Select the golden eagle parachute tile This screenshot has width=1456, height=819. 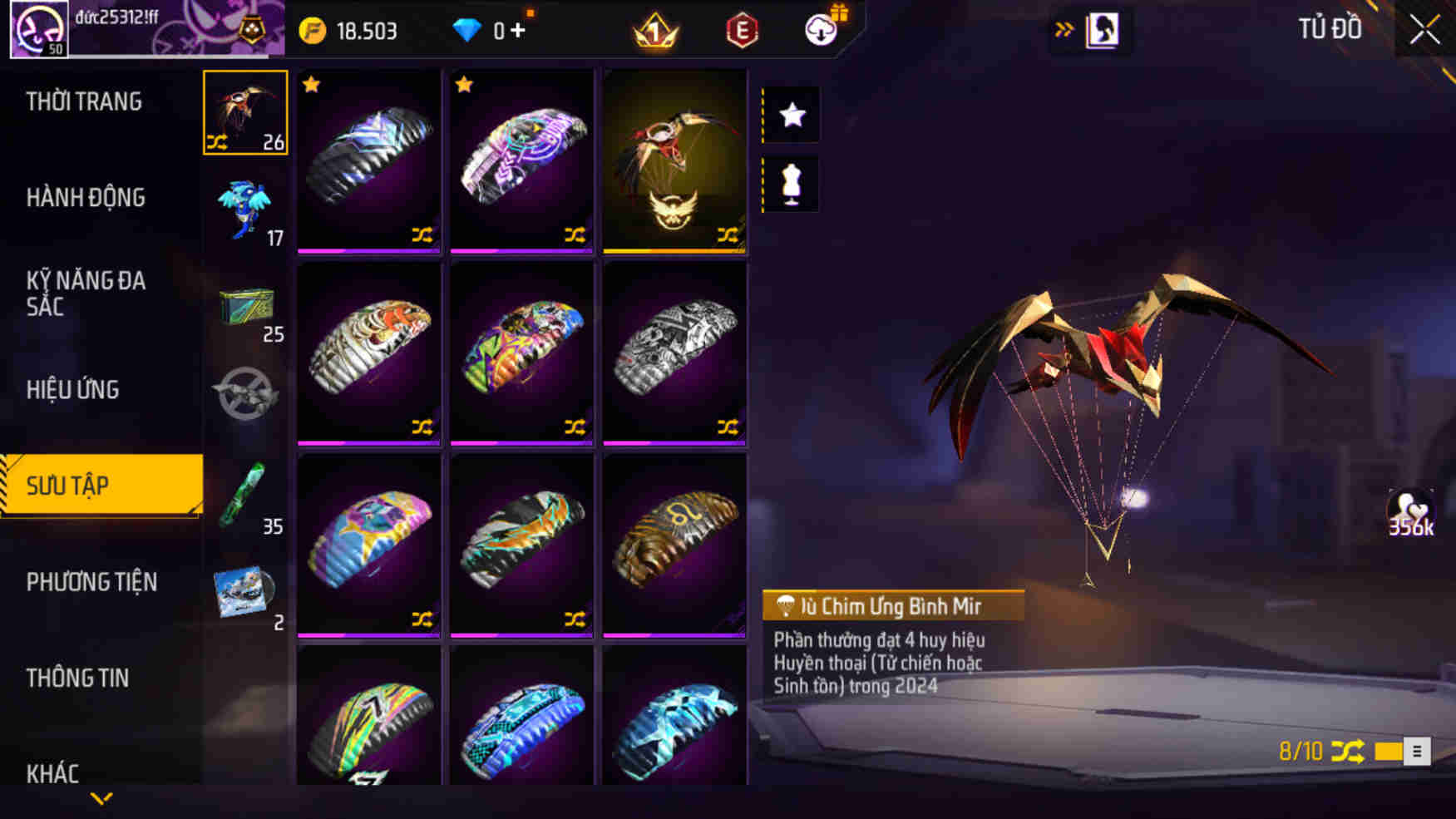coord(674,160)
